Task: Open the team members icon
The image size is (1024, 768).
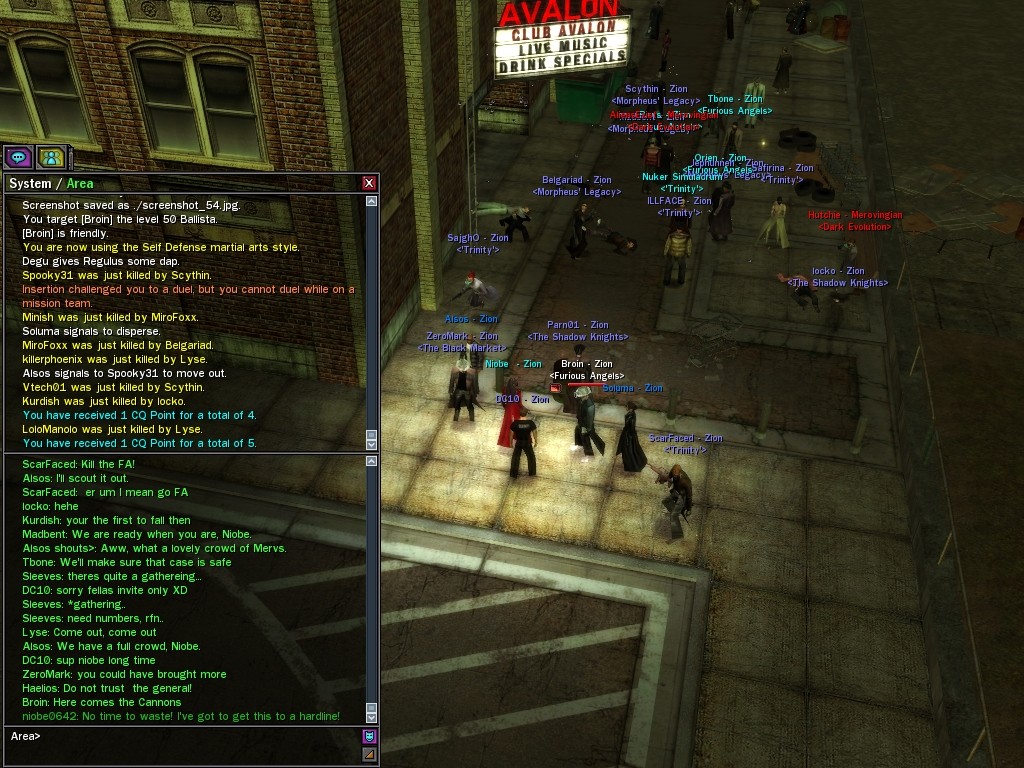Action: point(50,157)
